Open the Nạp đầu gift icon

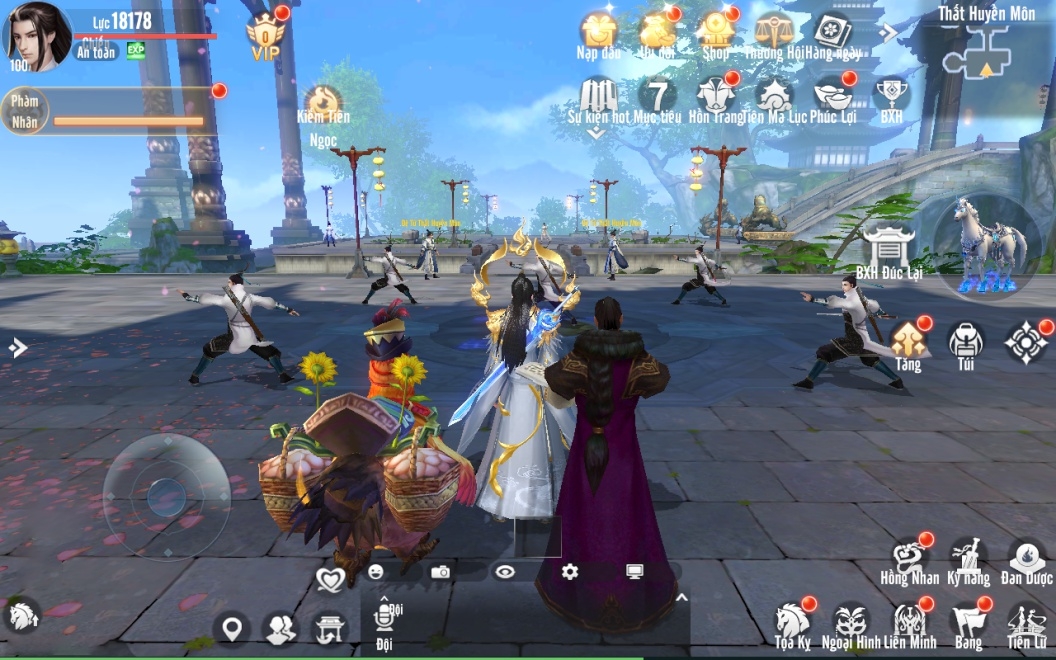(598, 32)
